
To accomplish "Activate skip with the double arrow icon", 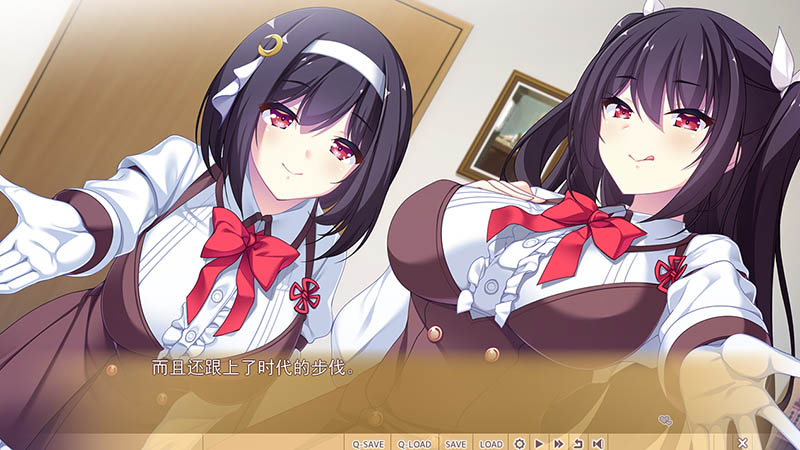I will pos(558,443).
